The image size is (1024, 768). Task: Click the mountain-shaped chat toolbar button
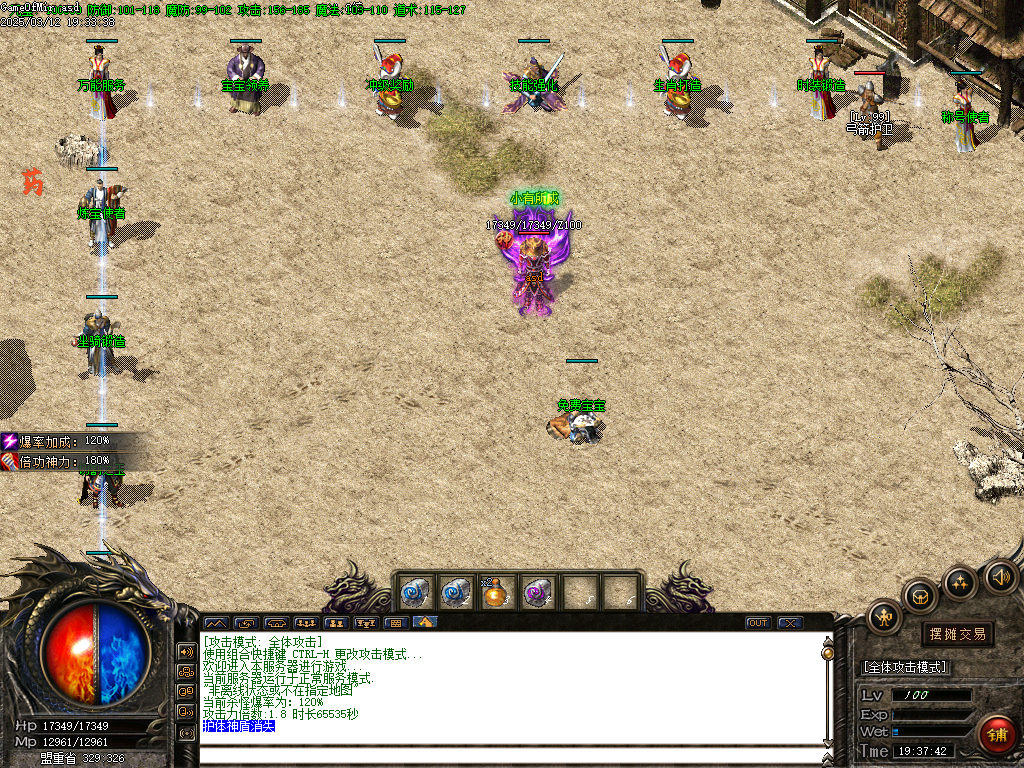coord(216,623)
